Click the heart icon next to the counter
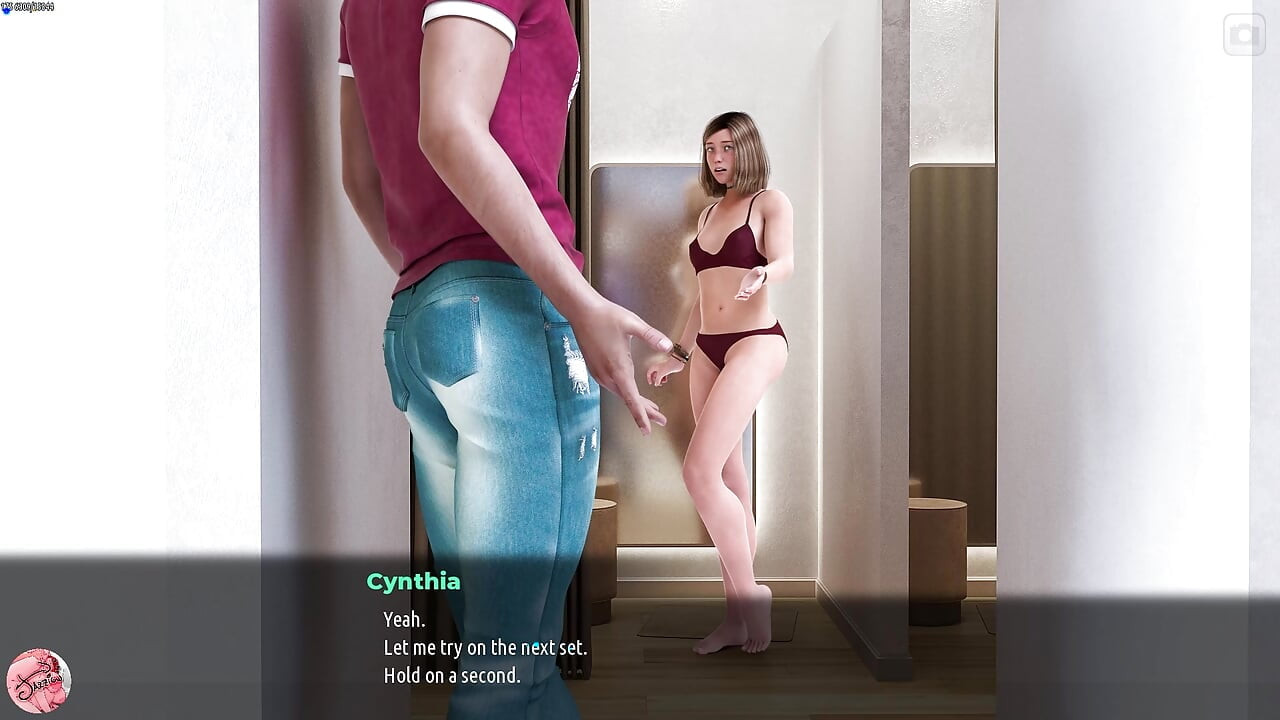 click(x=7, y=8)
